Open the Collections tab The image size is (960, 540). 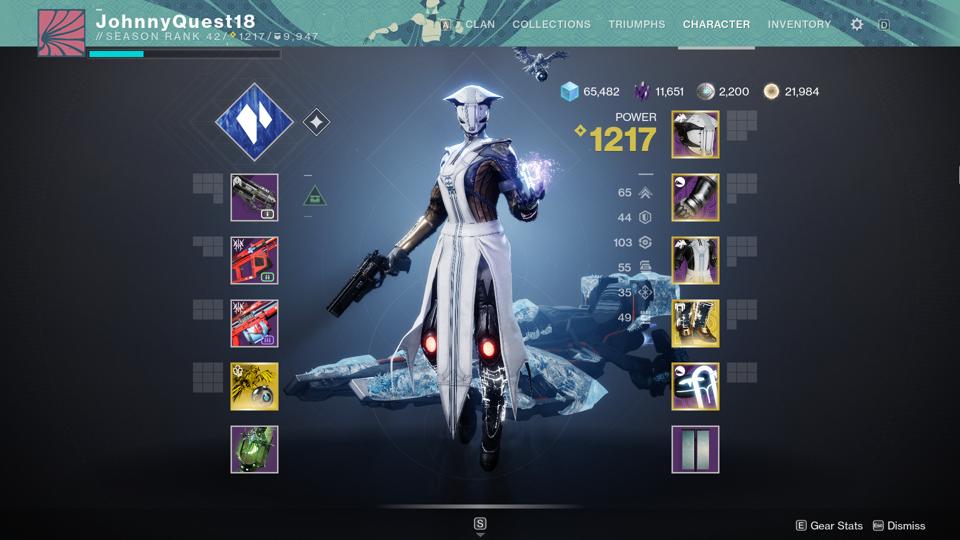click(551, 24)
